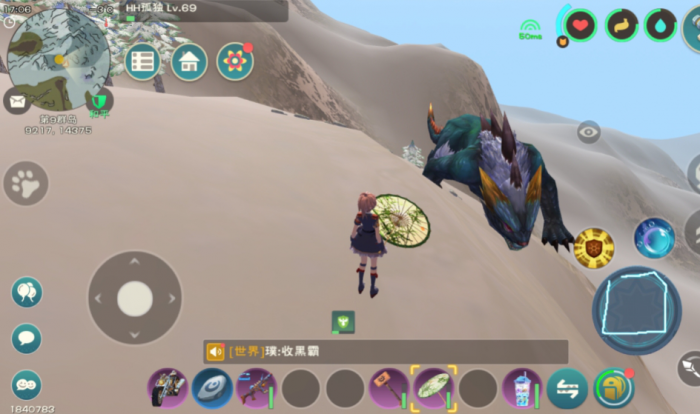Open the chat speech bubble button

pyautogui.click(x=27, y=338)
